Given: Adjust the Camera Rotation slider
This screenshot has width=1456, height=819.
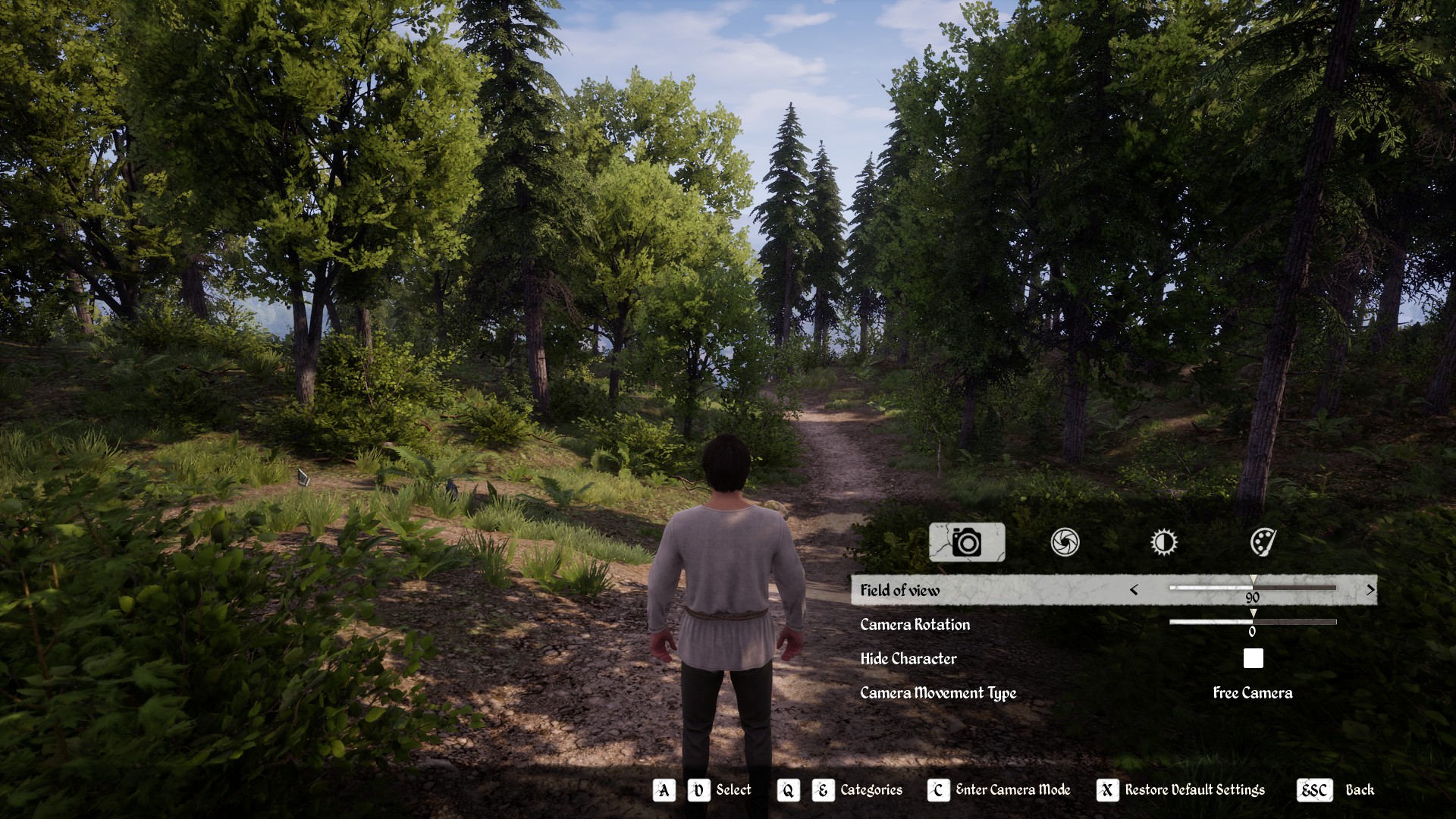Looking at the screenshot, I should [1253, 622].
